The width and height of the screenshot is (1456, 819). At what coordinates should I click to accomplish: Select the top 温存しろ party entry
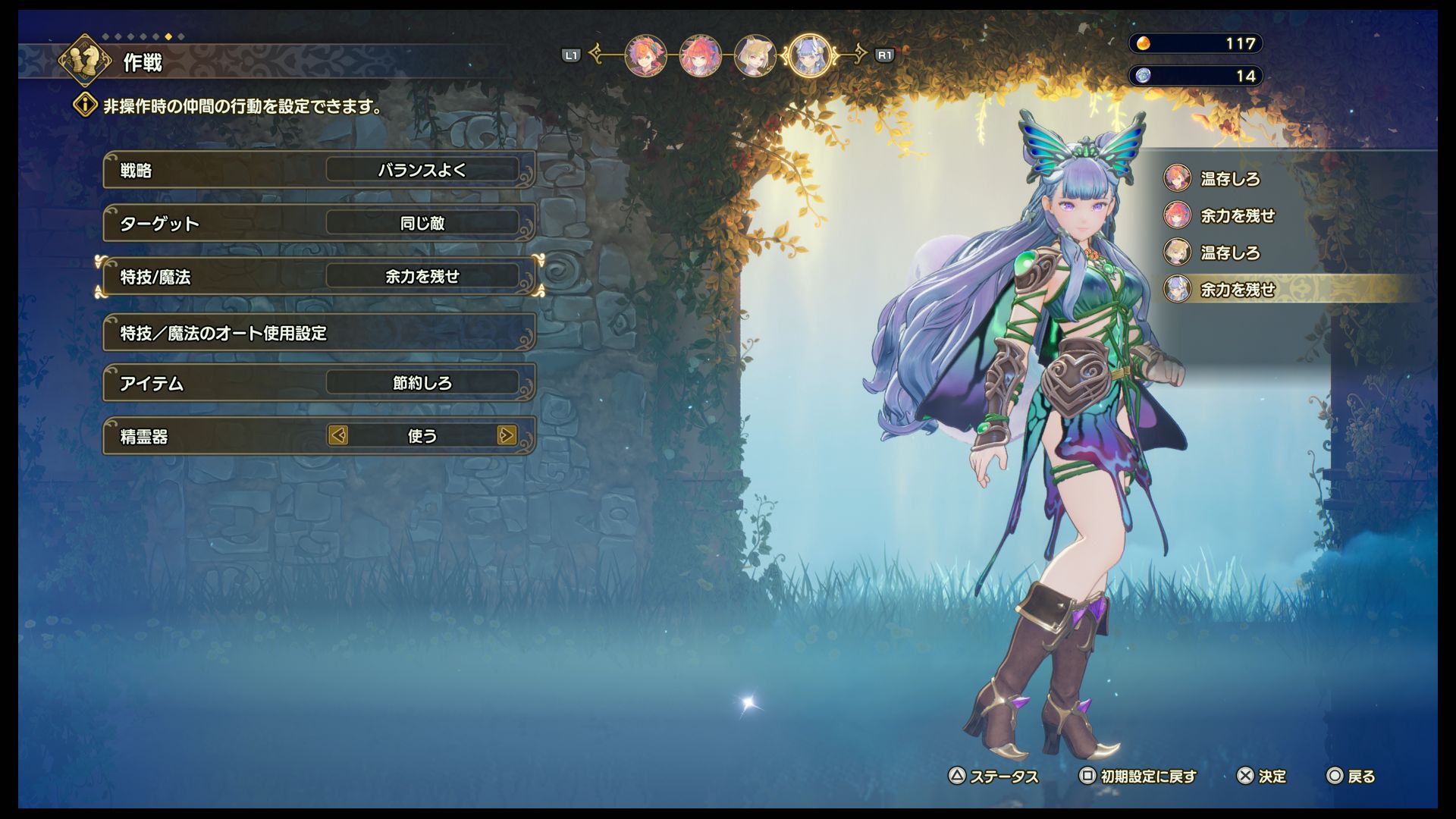1229,179
